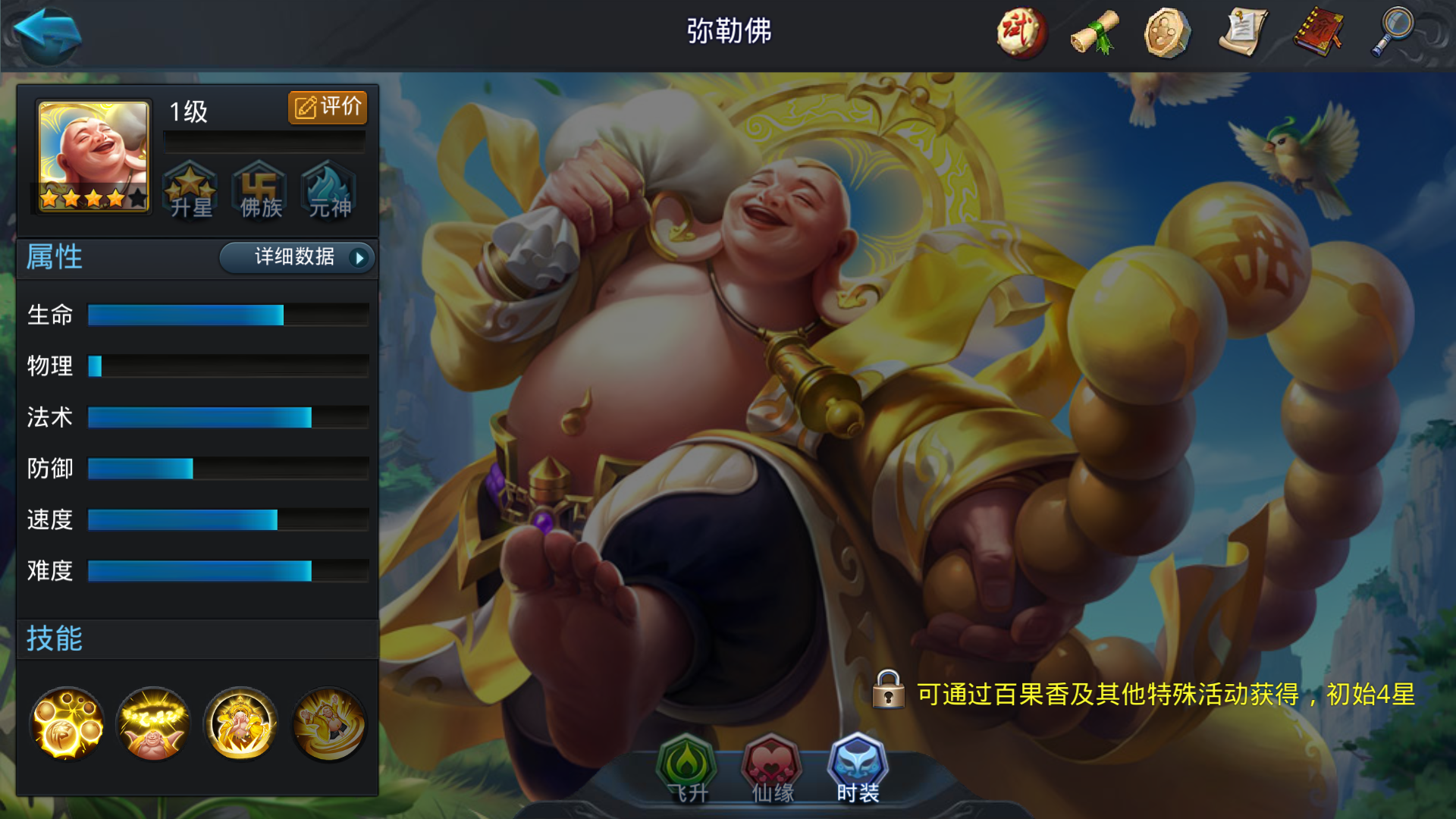Click the 评价 review button
This screenshot has width=1456, height=819.
pyautogui.click(x=327, y=107)
